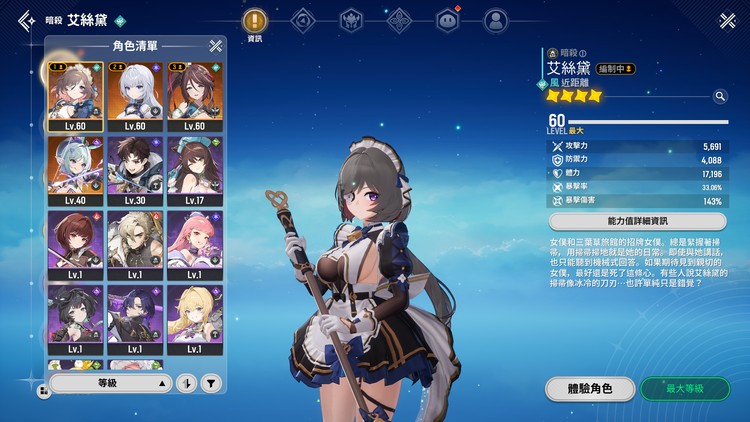This screenshot has width=750, height=422.
Task: Open the 等級 sort dropdown
Action: tap(111, 383)
